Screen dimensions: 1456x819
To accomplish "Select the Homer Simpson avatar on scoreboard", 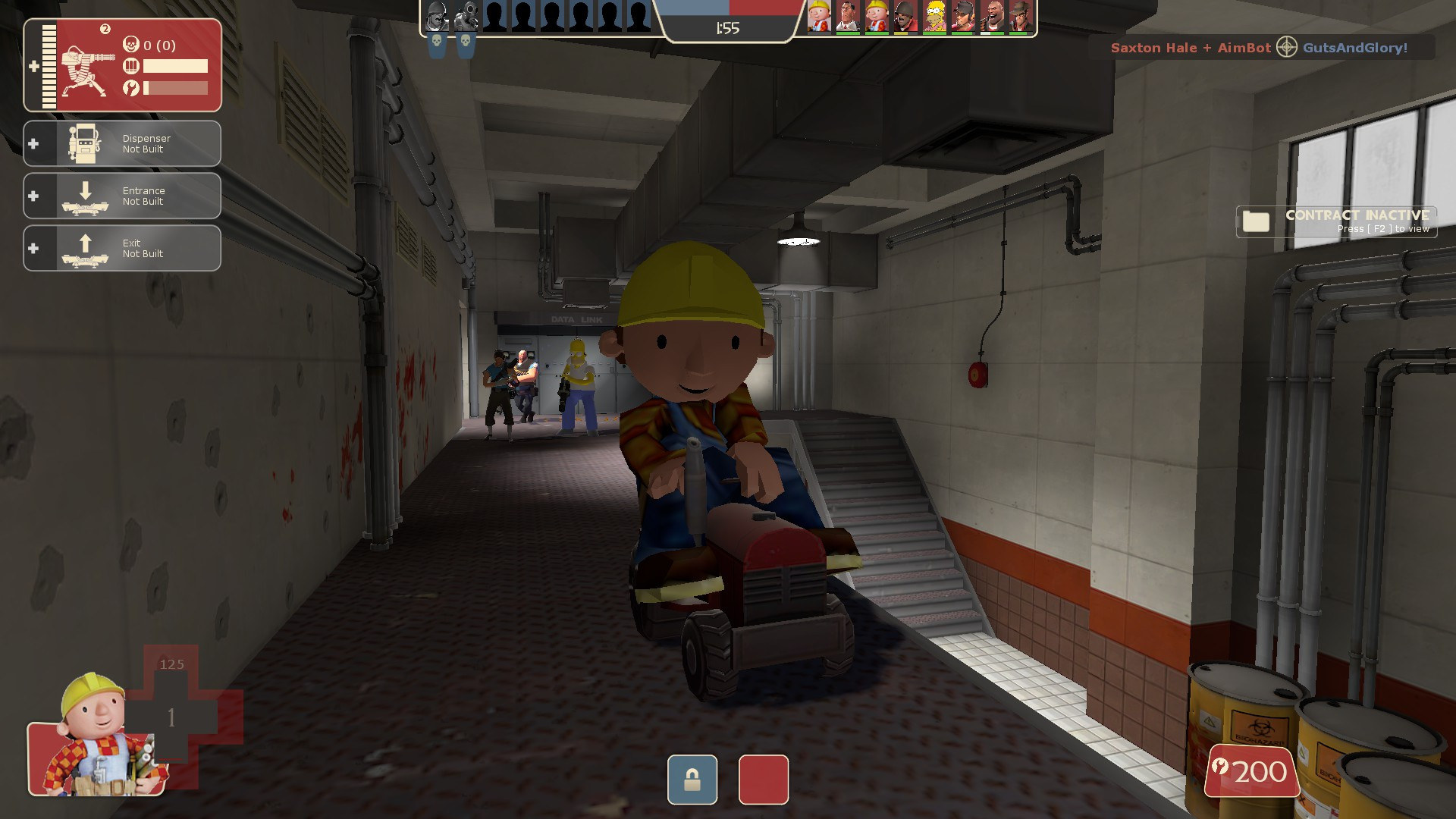I will click(x=934, y=15).
